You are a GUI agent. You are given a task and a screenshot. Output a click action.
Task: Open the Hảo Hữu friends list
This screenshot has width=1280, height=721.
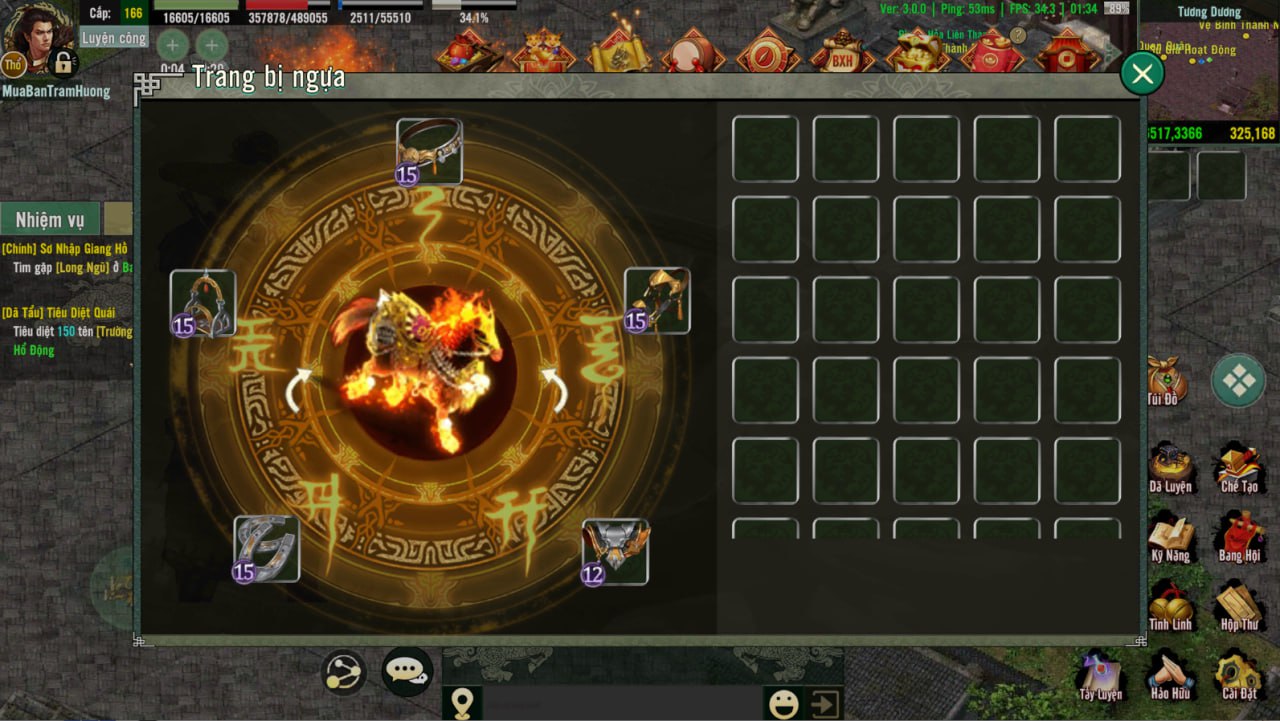coord(1169,675)
